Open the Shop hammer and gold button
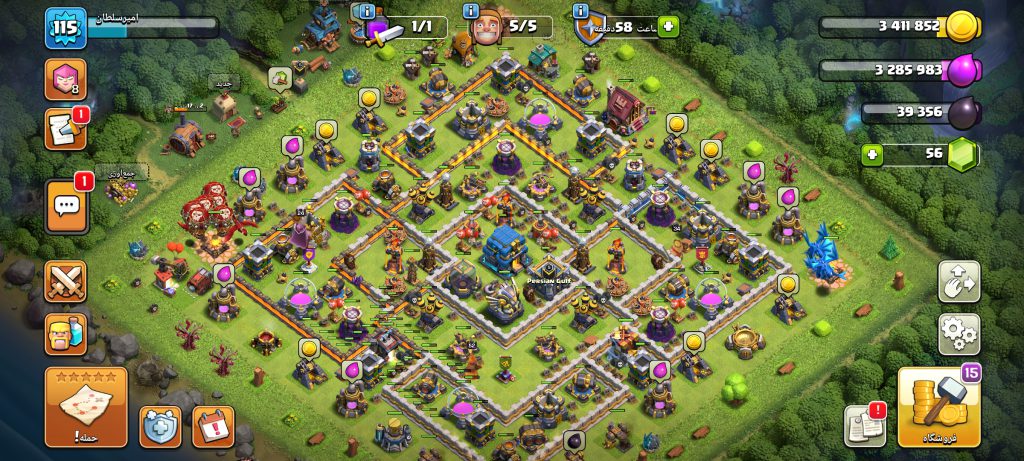The width and height of the screenshot is (1024, 461). click(x=938, y=408)
